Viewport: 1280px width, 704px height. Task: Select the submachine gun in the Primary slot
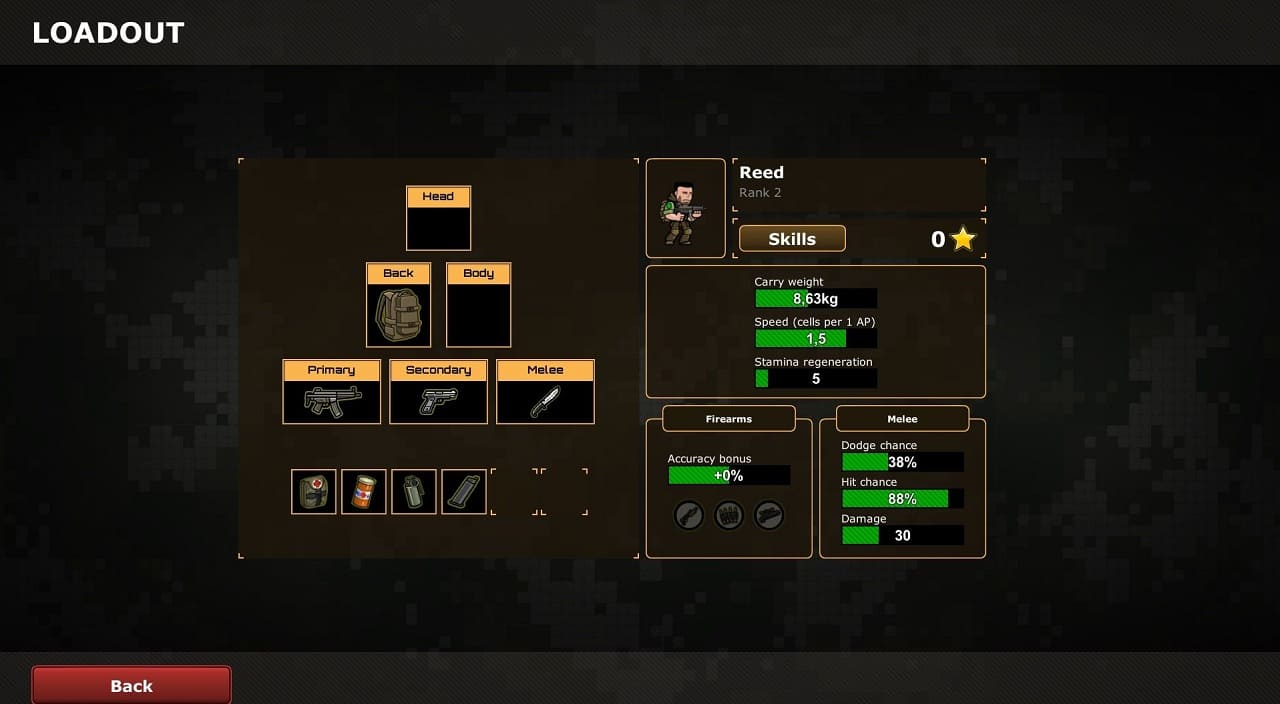click(331, 401)
